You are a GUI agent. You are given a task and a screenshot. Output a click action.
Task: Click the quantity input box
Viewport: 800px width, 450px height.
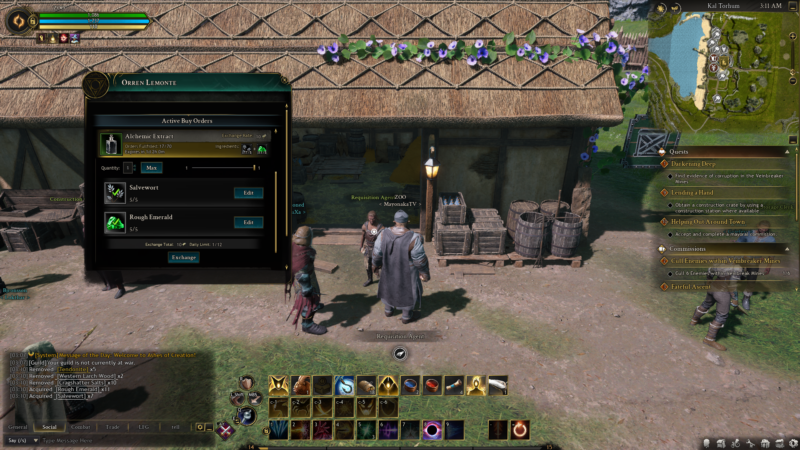click(130, 168)
